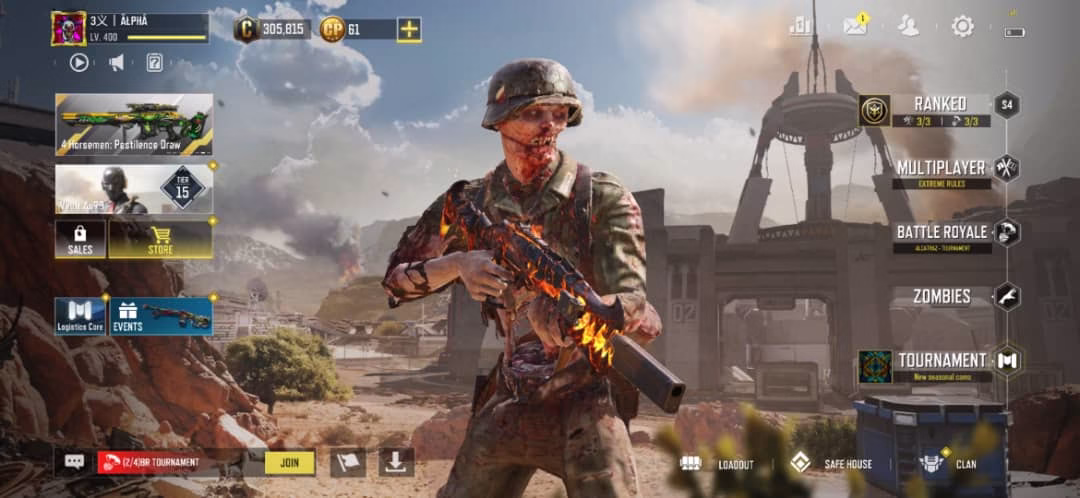Visit the Store
This screenshot has height=498, width=1080.
(160, 239)
